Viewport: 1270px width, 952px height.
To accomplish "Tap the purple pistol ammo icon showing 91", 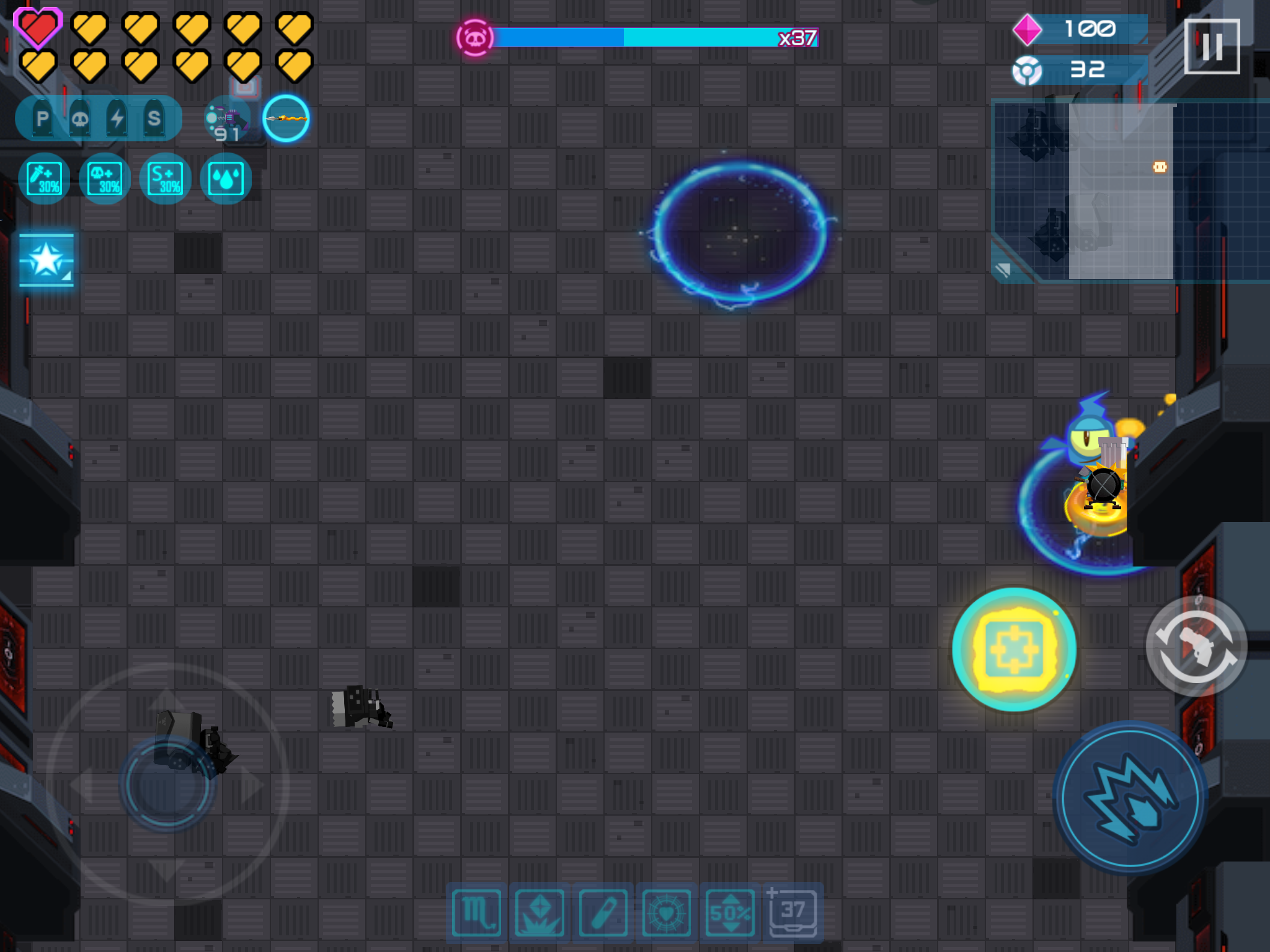I will click(226, 118).
